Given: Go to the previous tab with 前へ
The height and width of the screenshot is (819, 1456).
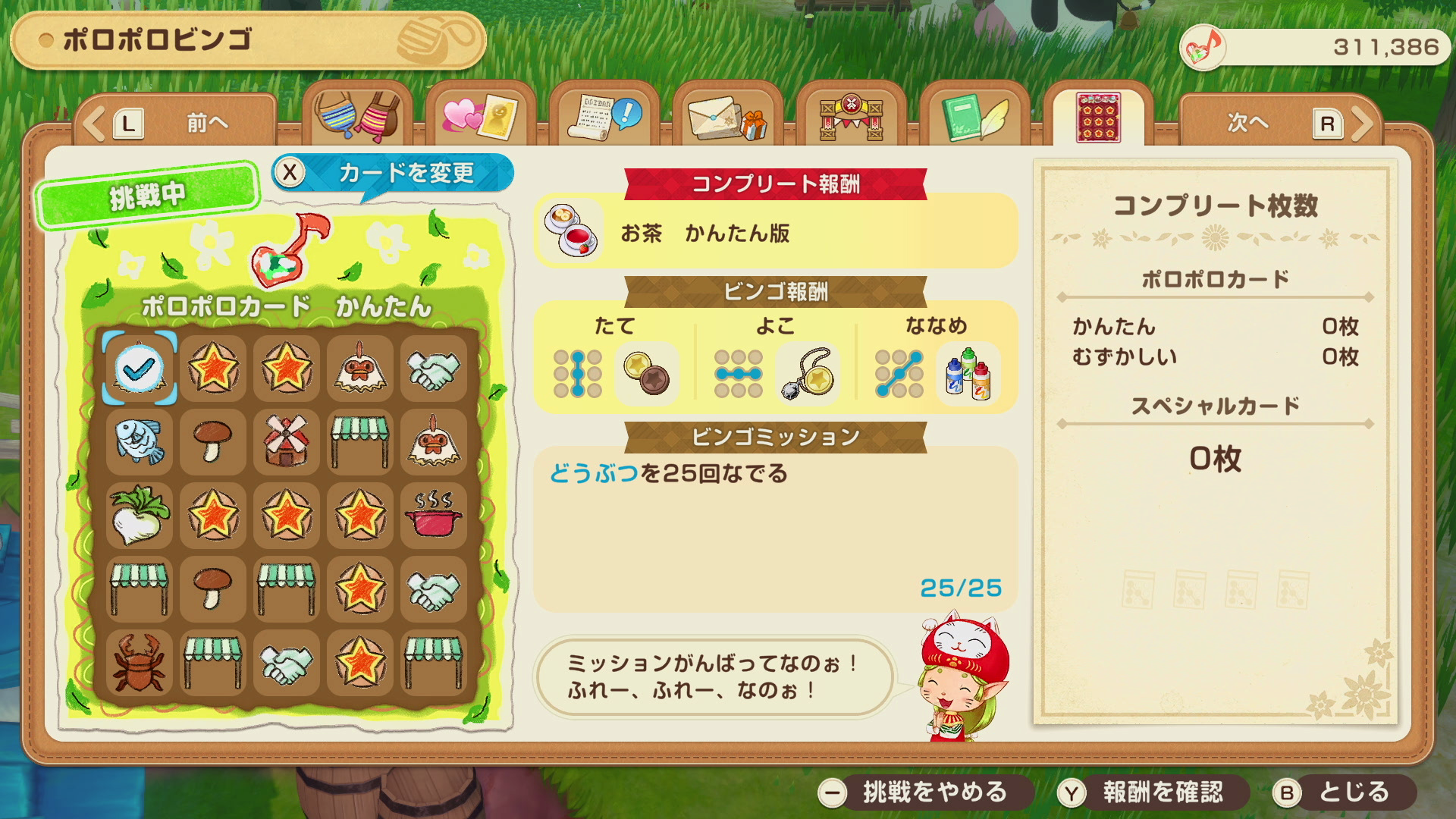Looking at the screenshot, I should point(174,123).
